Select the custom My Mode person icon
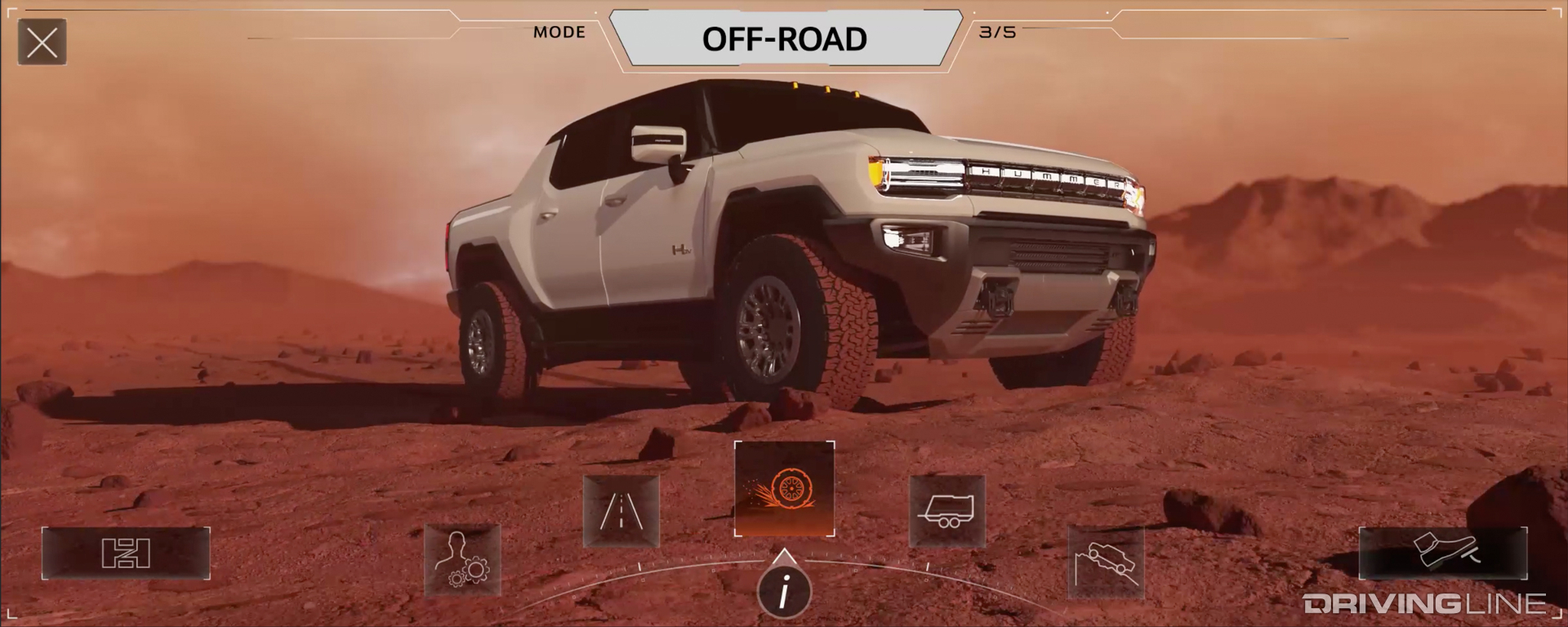 click(461, 559)
